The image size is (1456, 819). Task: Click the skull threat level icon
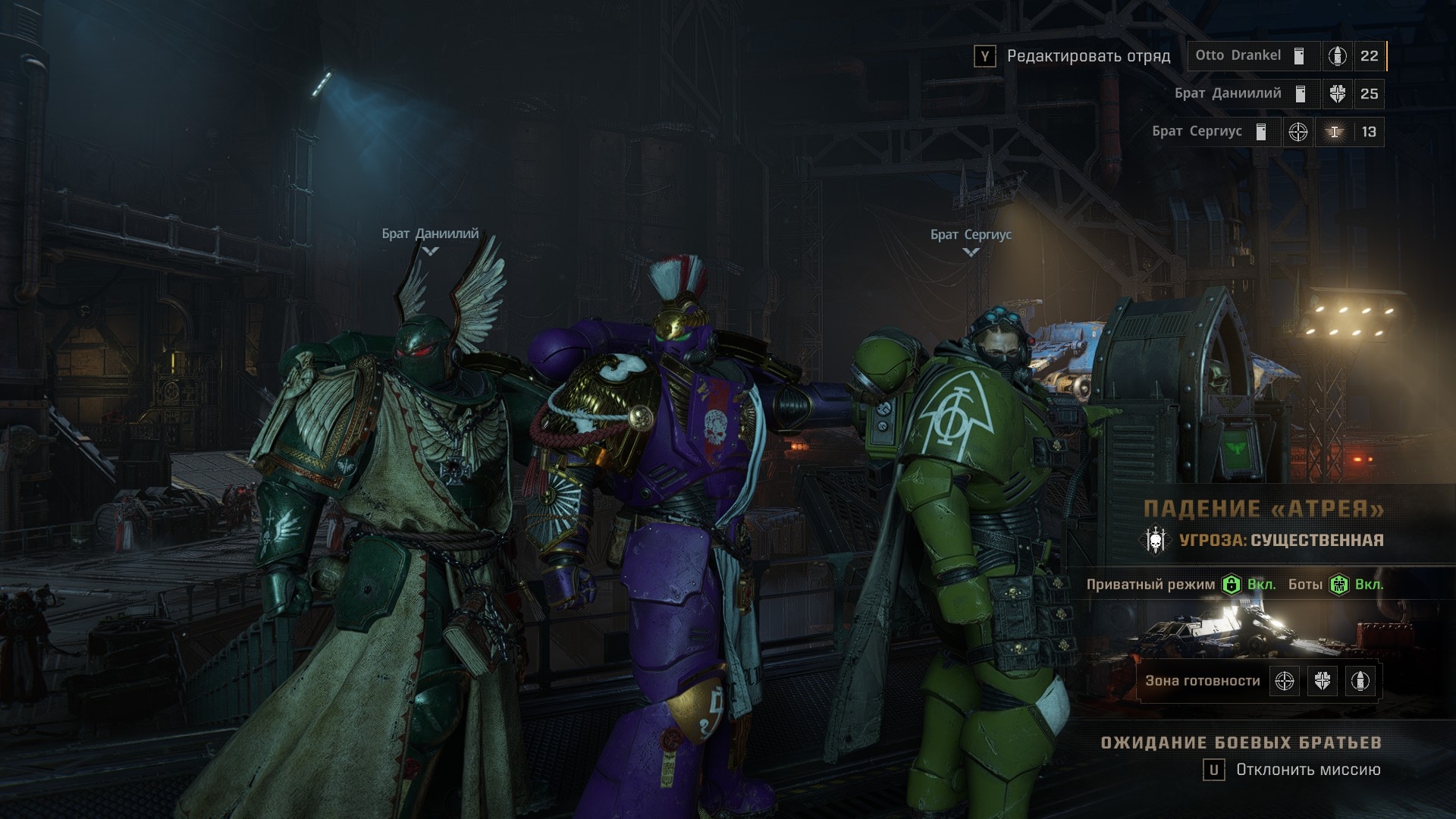click(1156, 541)
